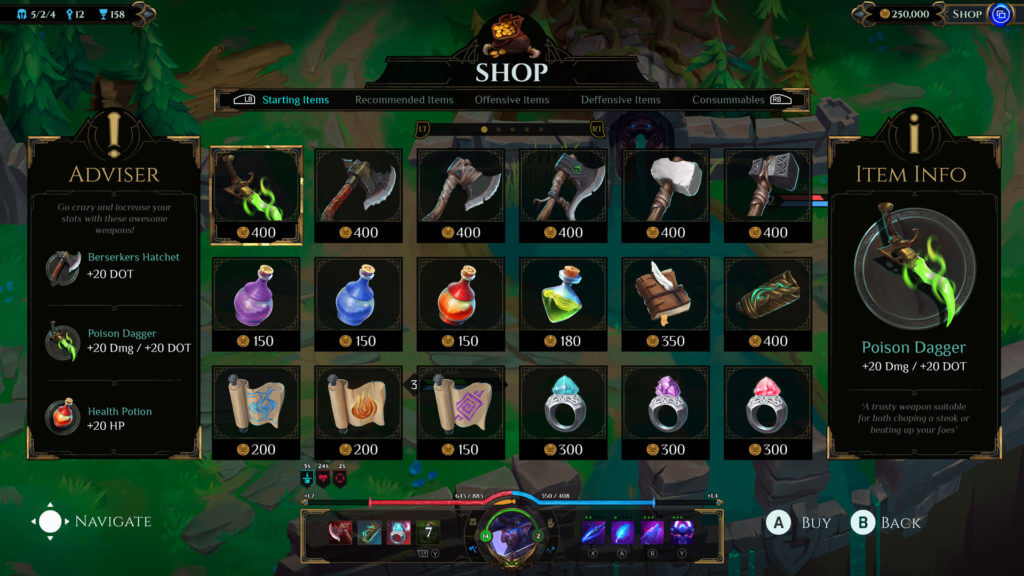Select the fire scroll item

[359, 412]
